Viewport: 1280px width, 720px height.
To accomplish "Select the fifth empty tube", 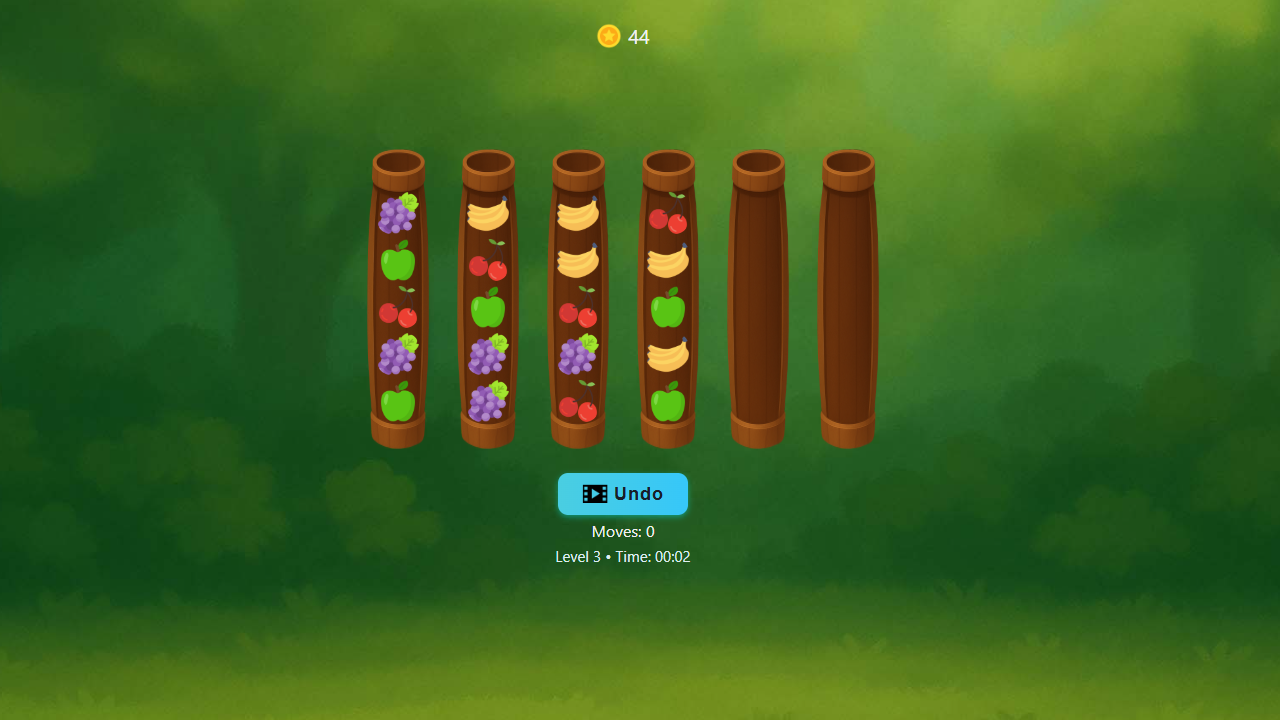I will tap(757, 300).
